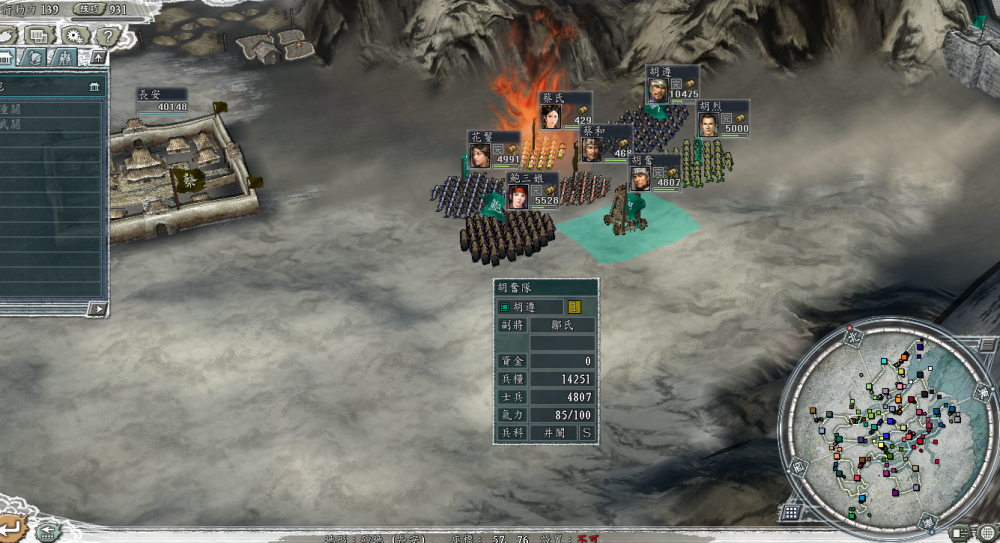Screen dimensions: 1000x543
Task: Click the right arrow at list panel bottom
Action: [97, 309]
